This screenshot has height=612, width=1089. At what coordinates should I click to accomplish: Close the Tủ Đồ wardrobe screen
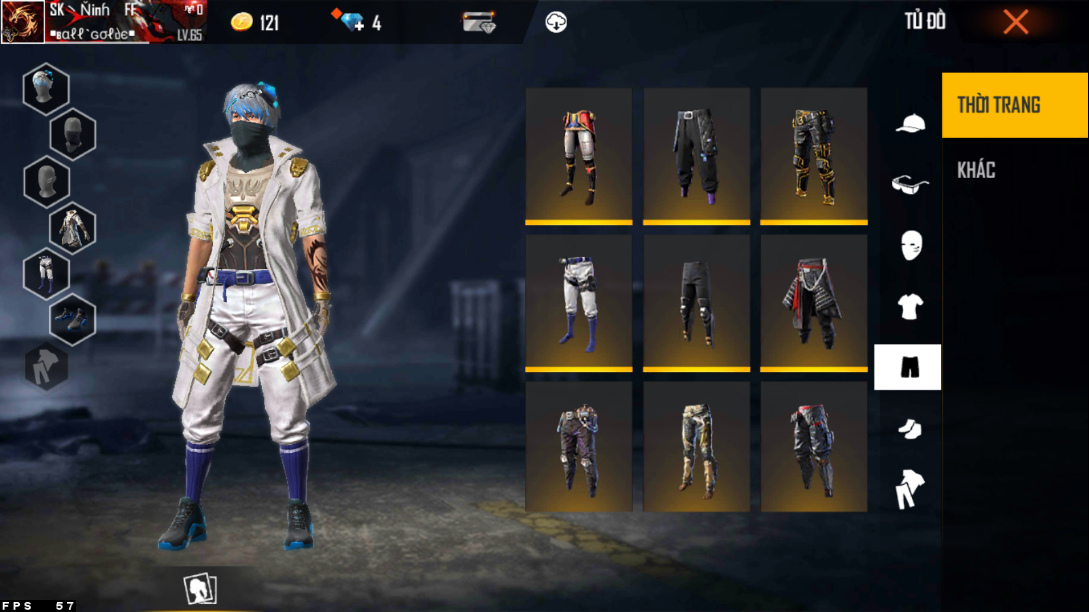point(1015,22)
